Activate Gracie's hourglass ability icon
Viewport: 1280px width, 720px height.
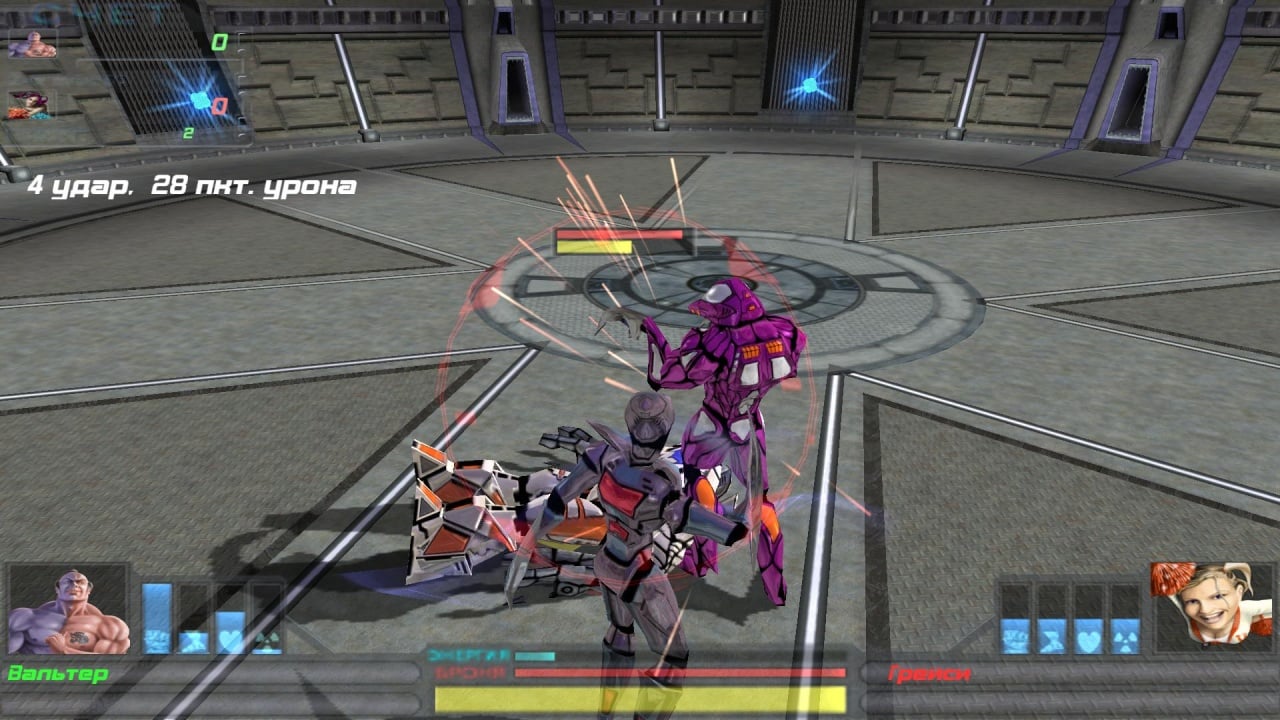[x=1052, y=637]
